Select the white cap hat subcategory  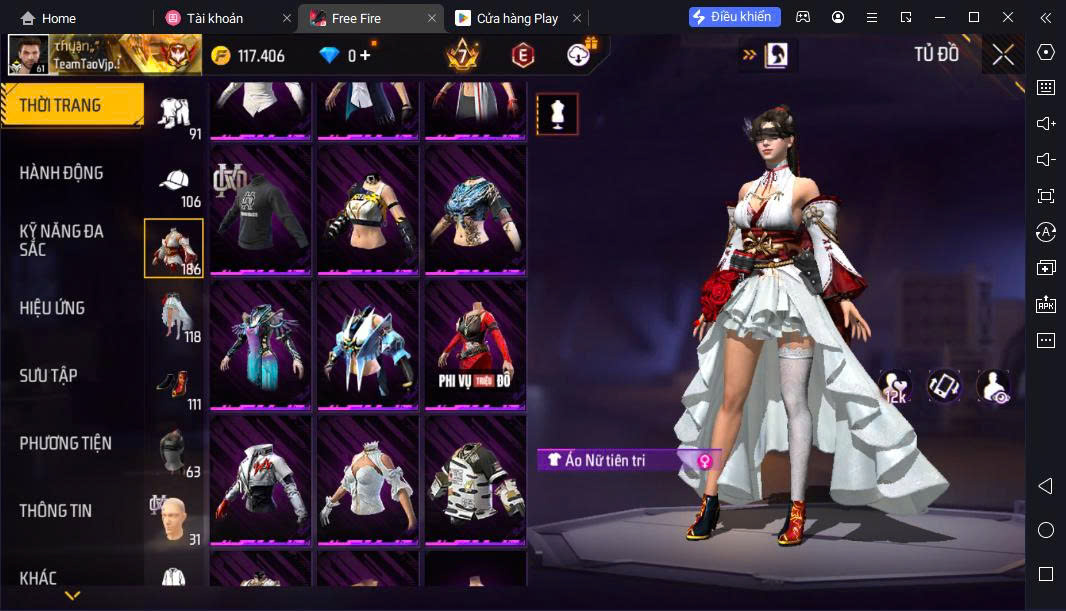coord(174,181)
